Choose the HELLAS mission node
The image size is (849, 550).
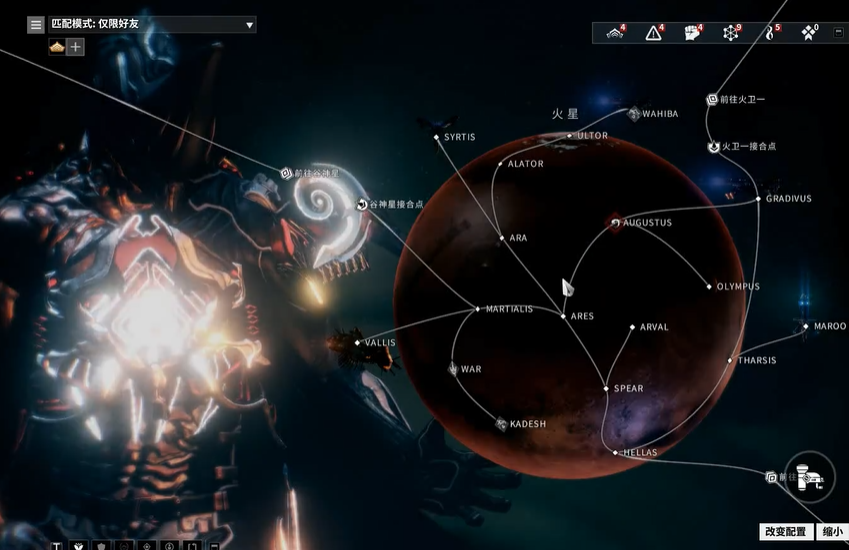point(616,453)
